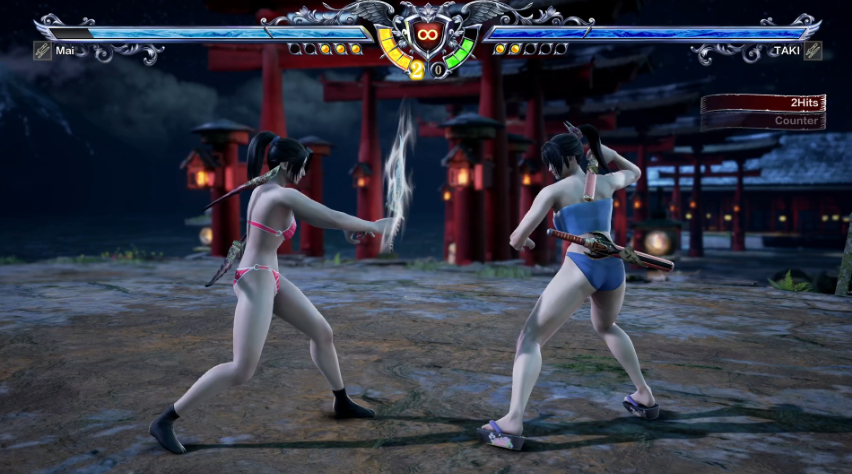Click the weapon icon beside TAKI's name

[x=813, y=50]
